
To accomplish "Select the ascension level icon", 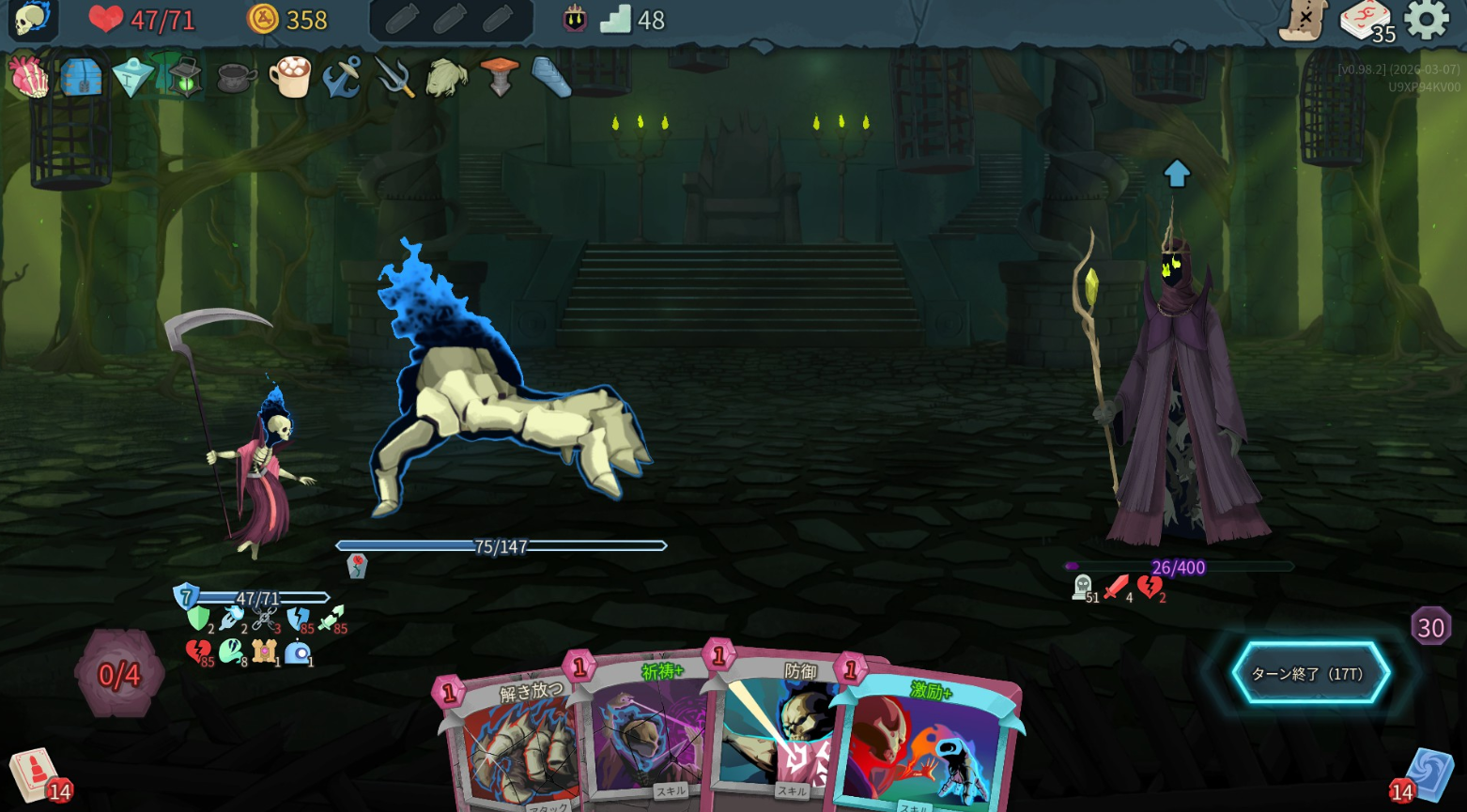I will coord(575,19).
